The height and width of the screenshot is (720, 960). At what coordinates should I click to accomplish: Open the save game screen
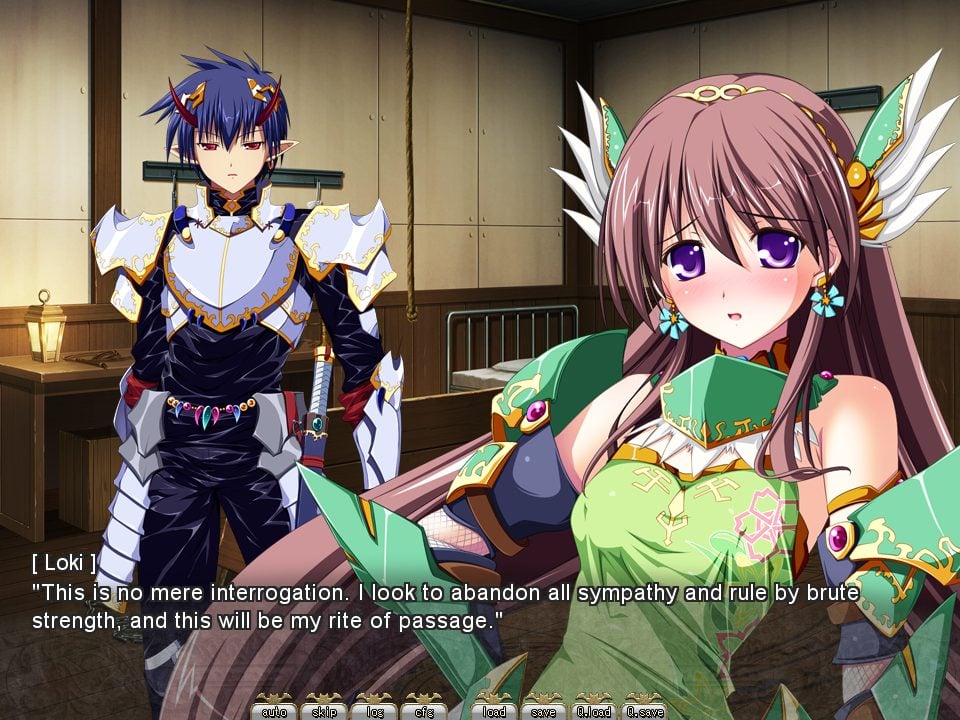point(544,710)
